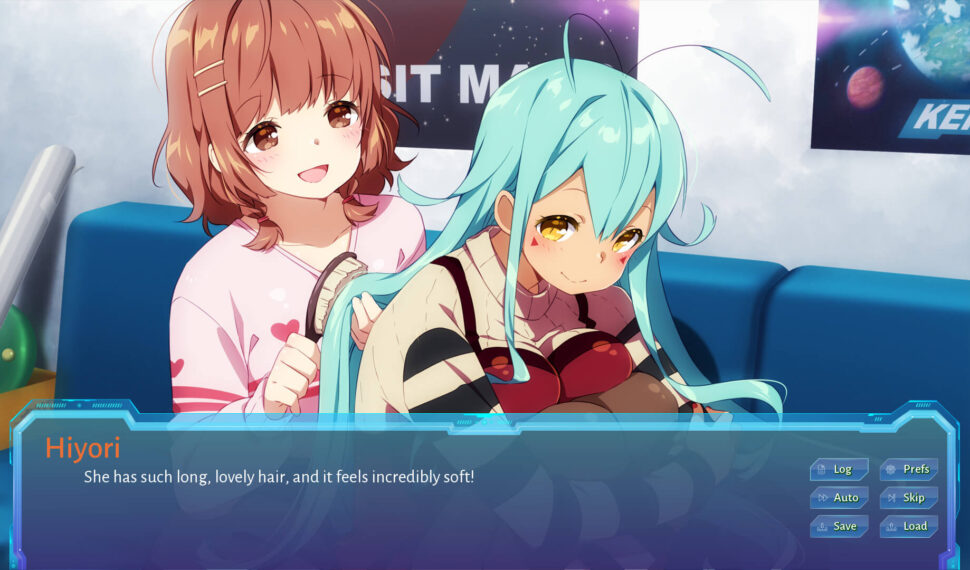
Task: Activate the Skip button
Action: point(909,497)
